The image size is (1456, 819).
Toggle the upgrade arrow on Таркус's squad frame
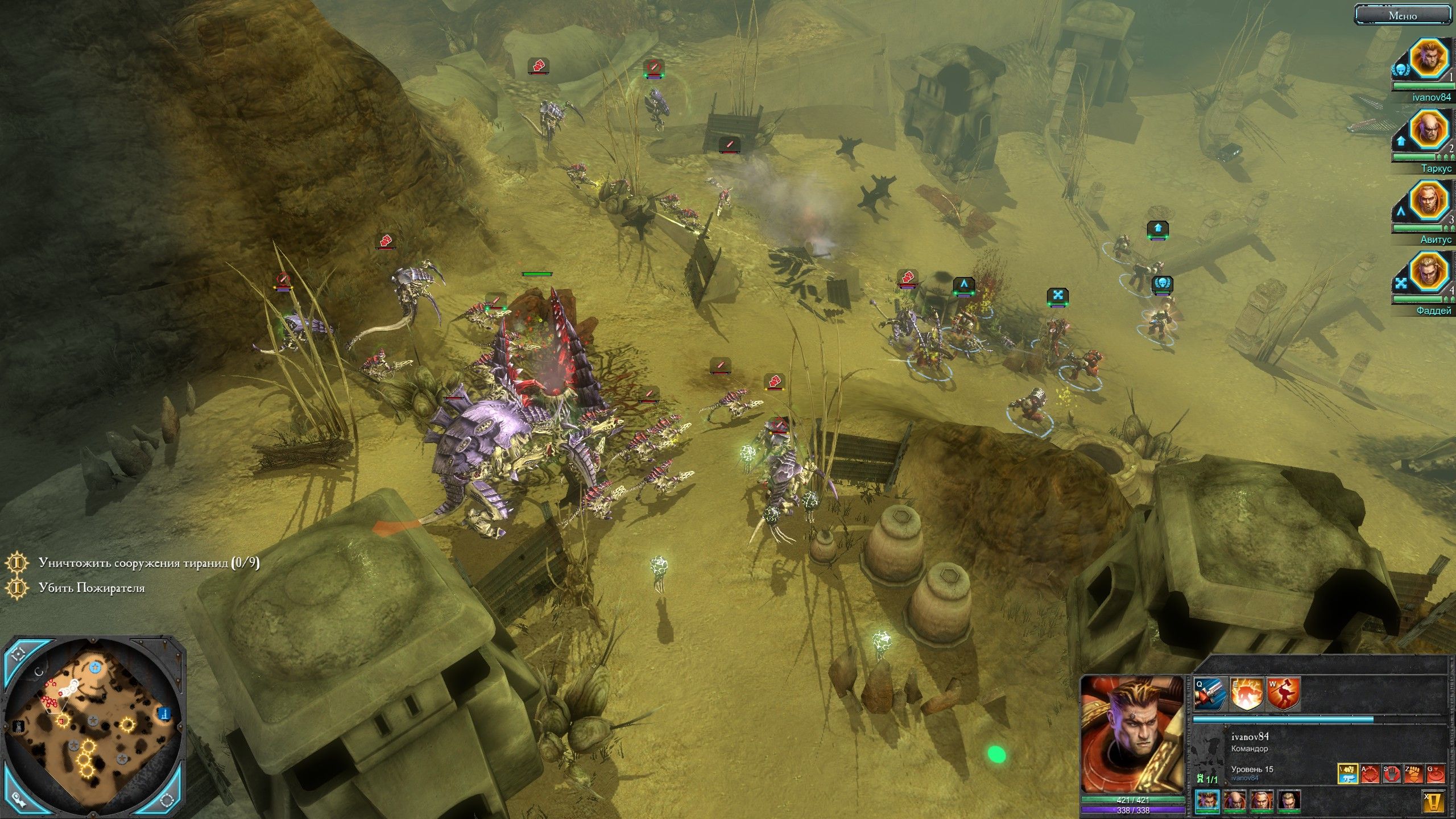(1400, 140)
